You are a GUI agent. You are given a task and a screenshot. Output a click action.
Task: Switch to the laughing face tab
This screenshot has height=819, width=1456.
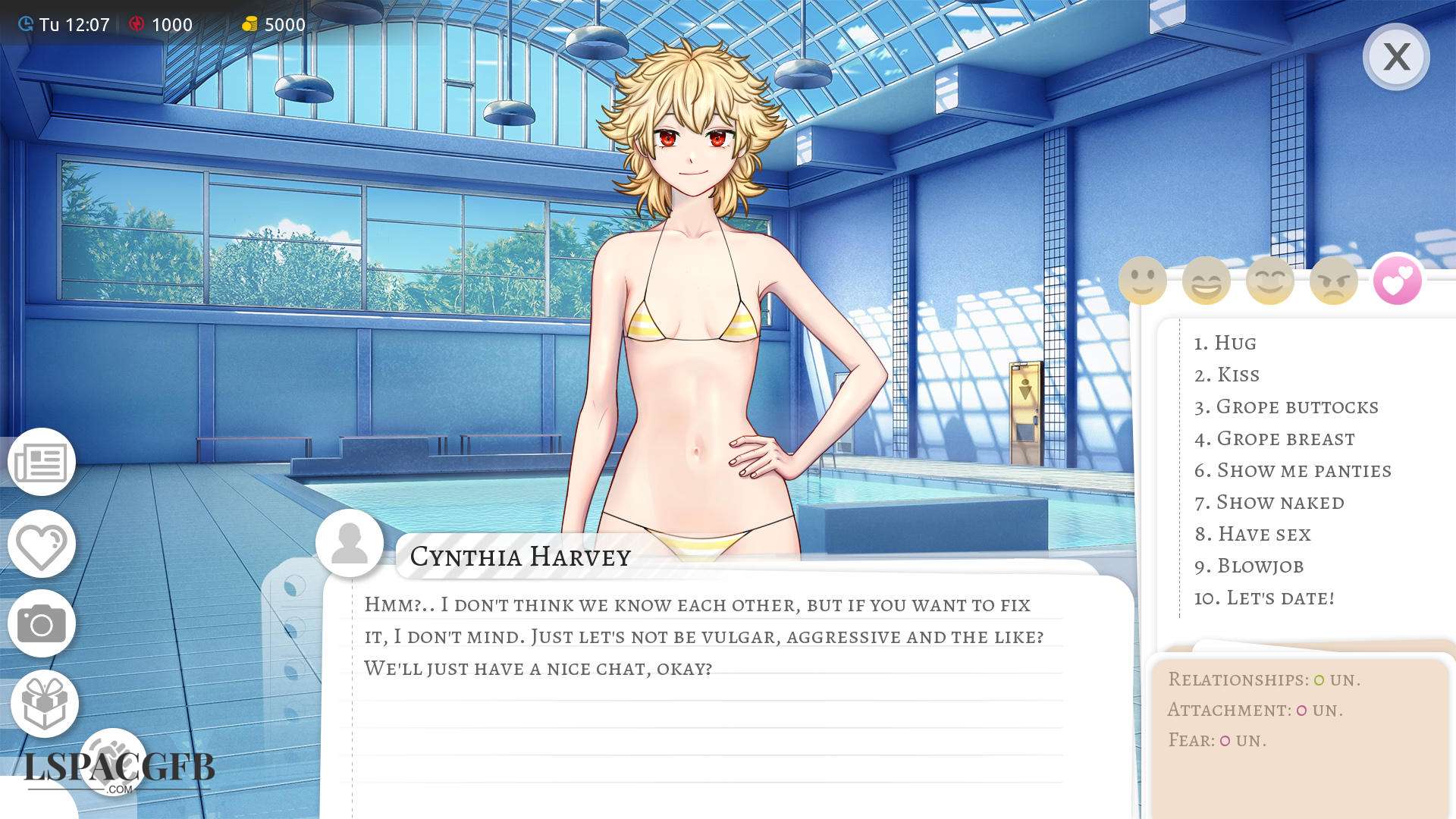click(x=1206, y=281)
